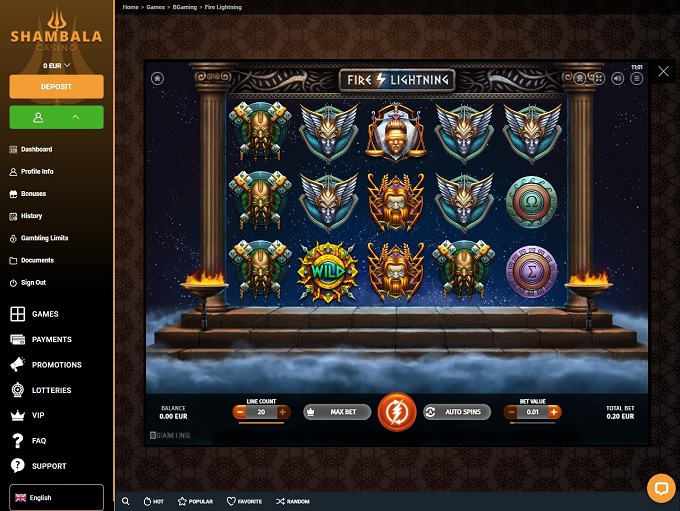Decrease the line count
This screenshot has height=511, width=680.
pyautogui.click(x=241, y=412)
